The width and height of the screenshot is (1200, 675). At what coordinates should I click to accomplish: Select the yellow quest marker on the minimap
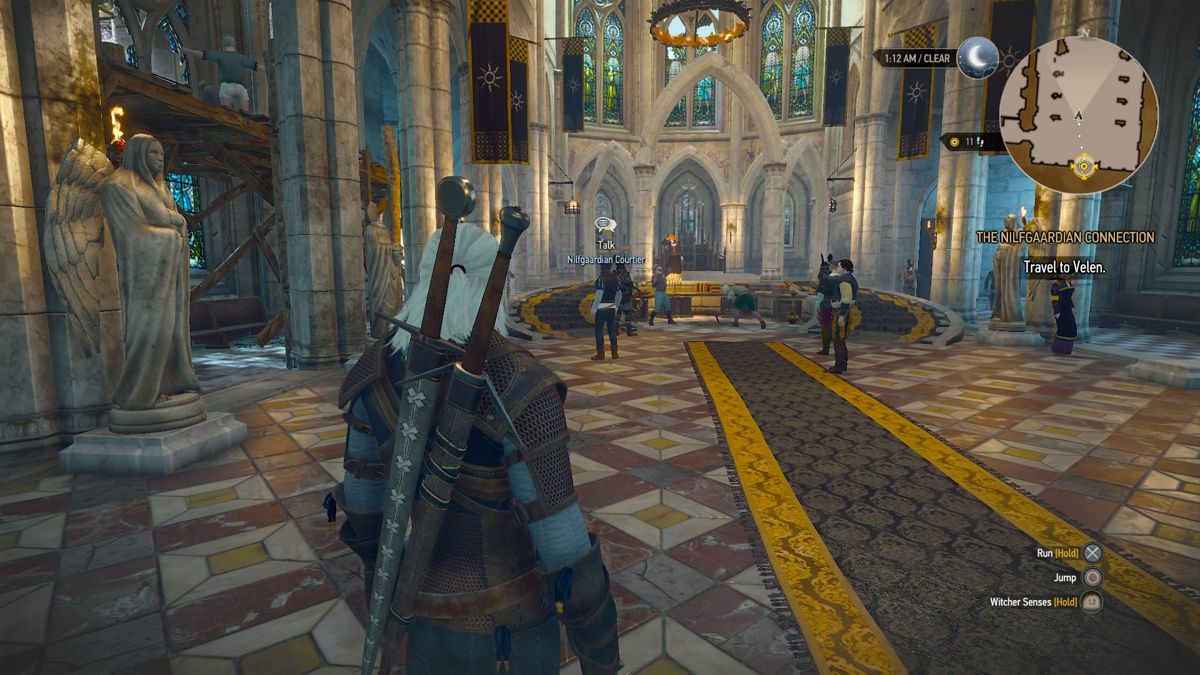(x=1083, y=166)
